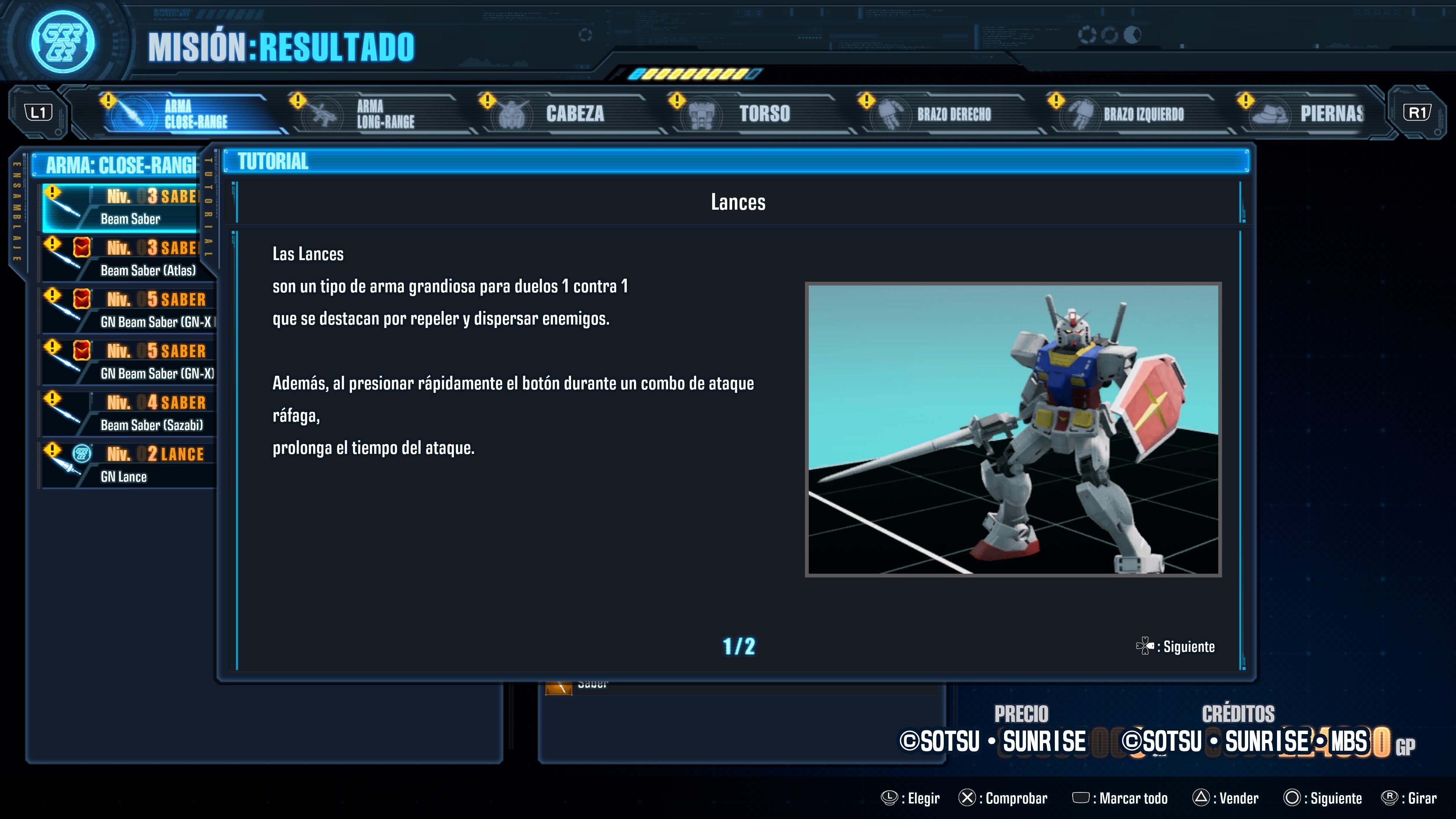Click the Lances tutorial preview image
1456x819 pixels.
(x=1013, y=430)
